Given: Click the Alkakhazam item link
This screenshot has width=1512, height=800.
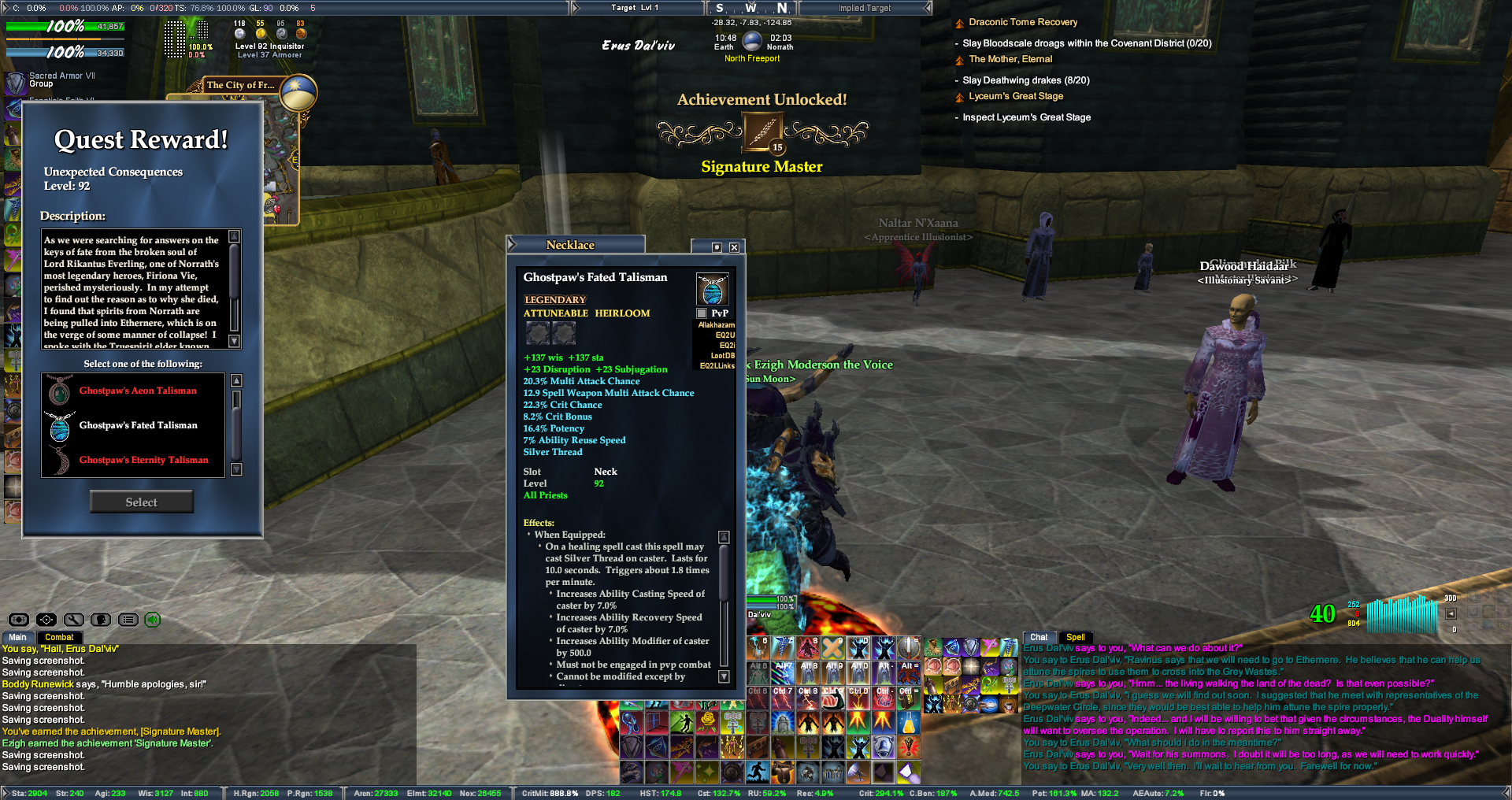Looking at the screenshot, I should tap(716, 325).
